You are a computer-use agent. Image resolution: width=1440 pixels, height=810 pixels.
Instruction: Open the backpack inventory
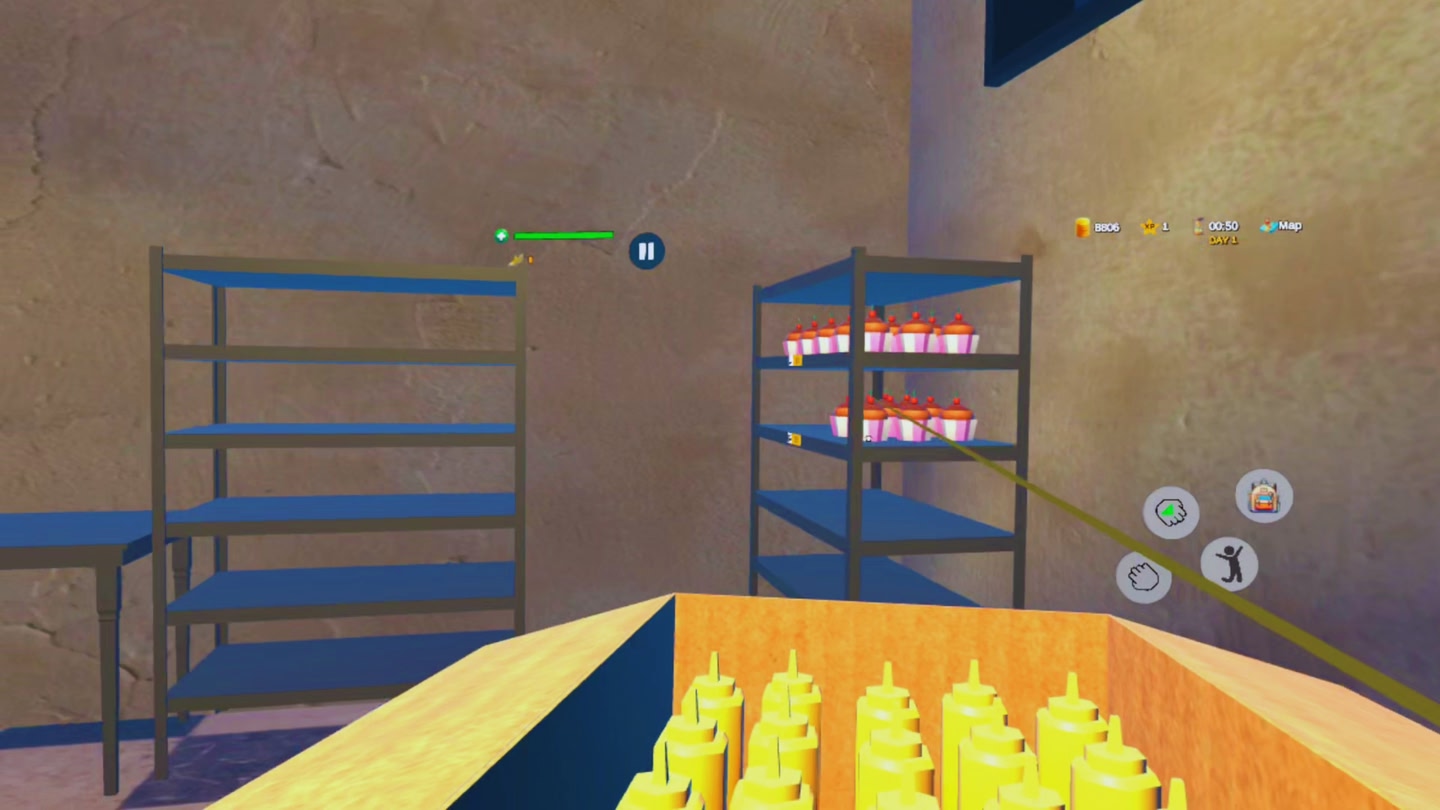1263,497
